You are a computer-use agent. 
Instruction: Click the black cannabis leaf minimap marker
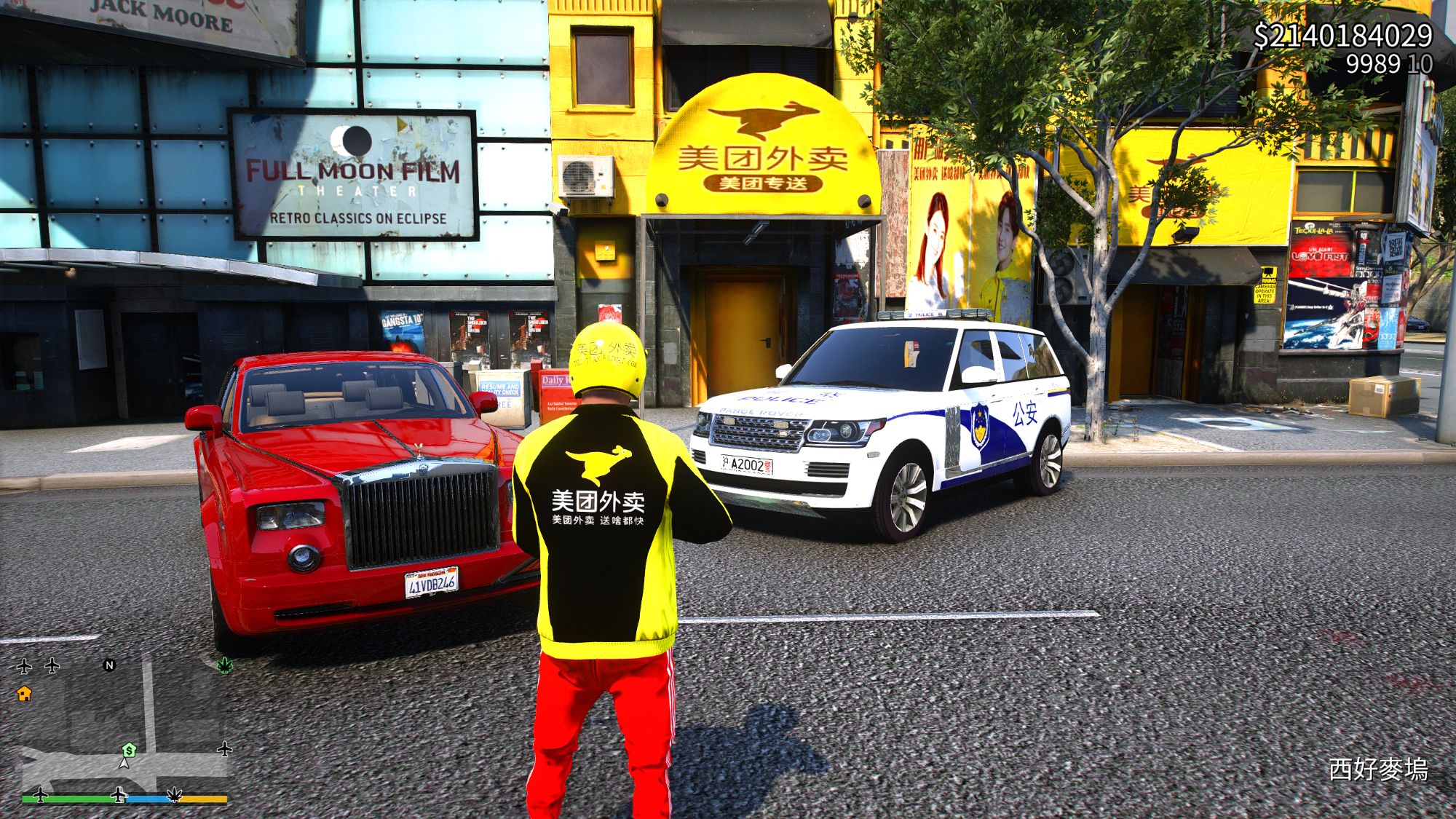coord(175,794)
